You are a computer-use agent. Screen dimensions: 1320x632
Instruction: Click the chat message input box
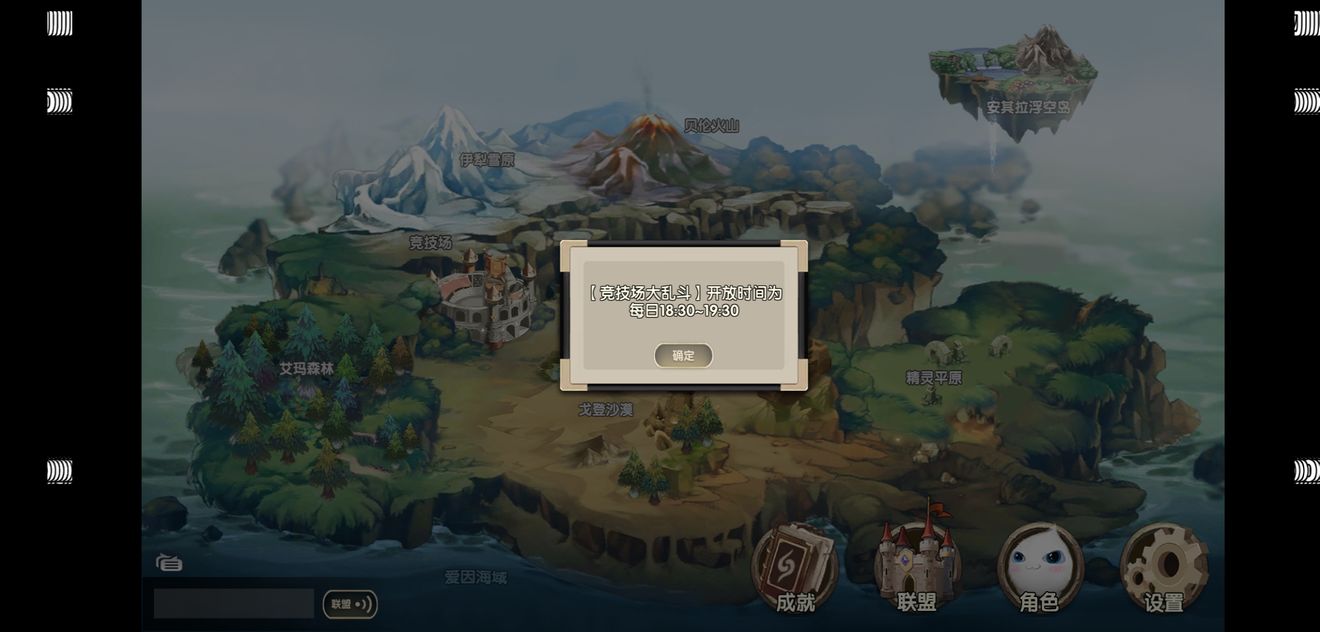pyautogui.click(x=234, y=603)
